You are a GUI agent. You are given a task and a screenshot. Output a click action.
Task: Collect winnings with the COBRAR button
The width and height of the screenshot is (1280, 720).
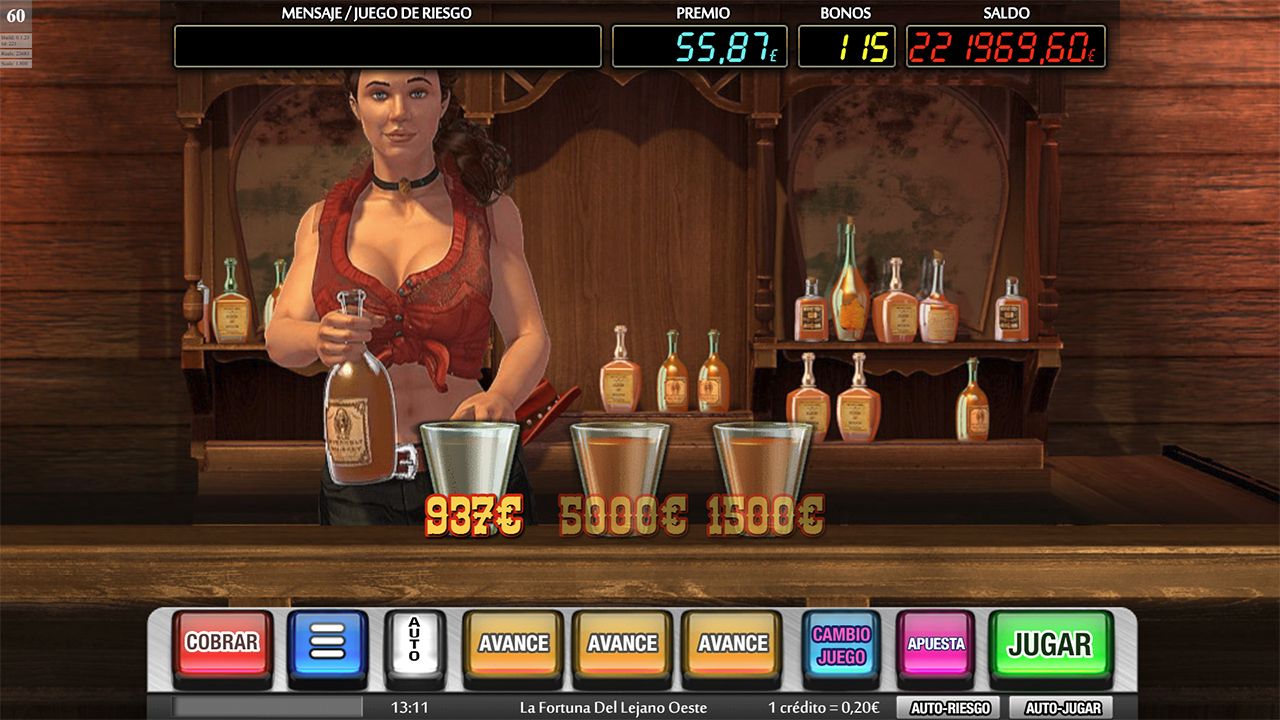222,643
